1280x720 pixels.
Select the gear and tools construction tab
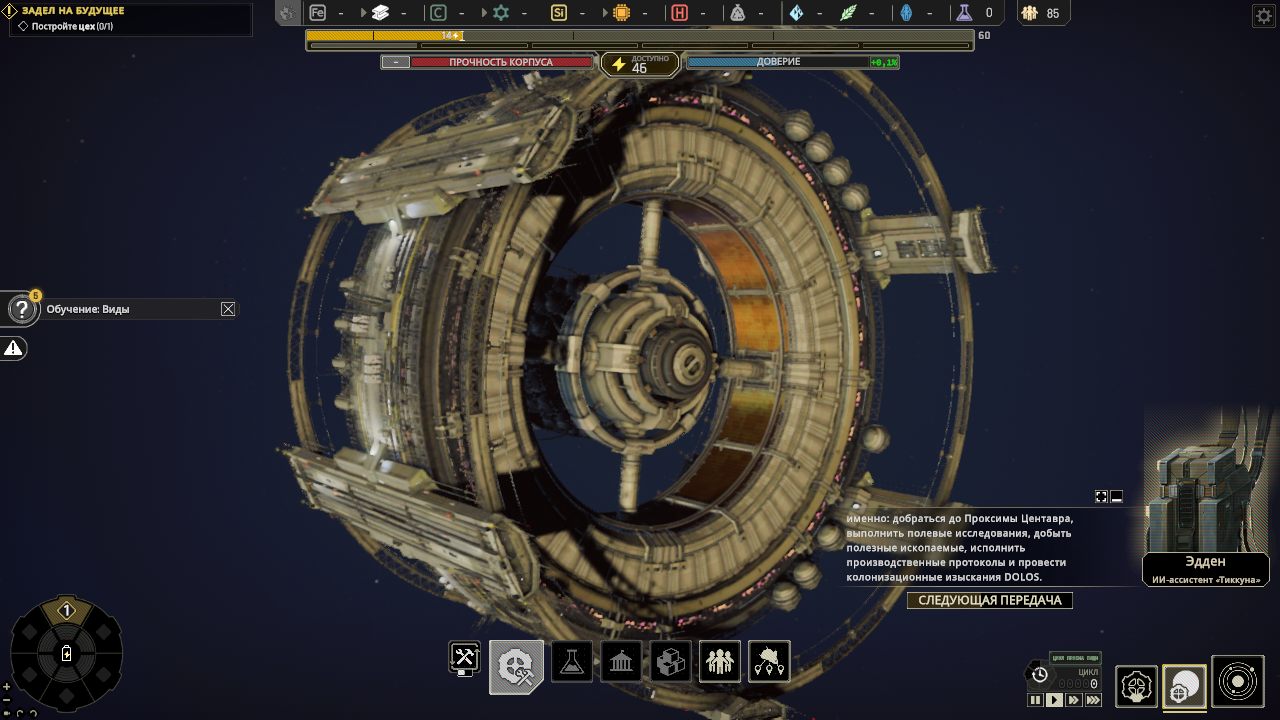click(x=516, y=666)
